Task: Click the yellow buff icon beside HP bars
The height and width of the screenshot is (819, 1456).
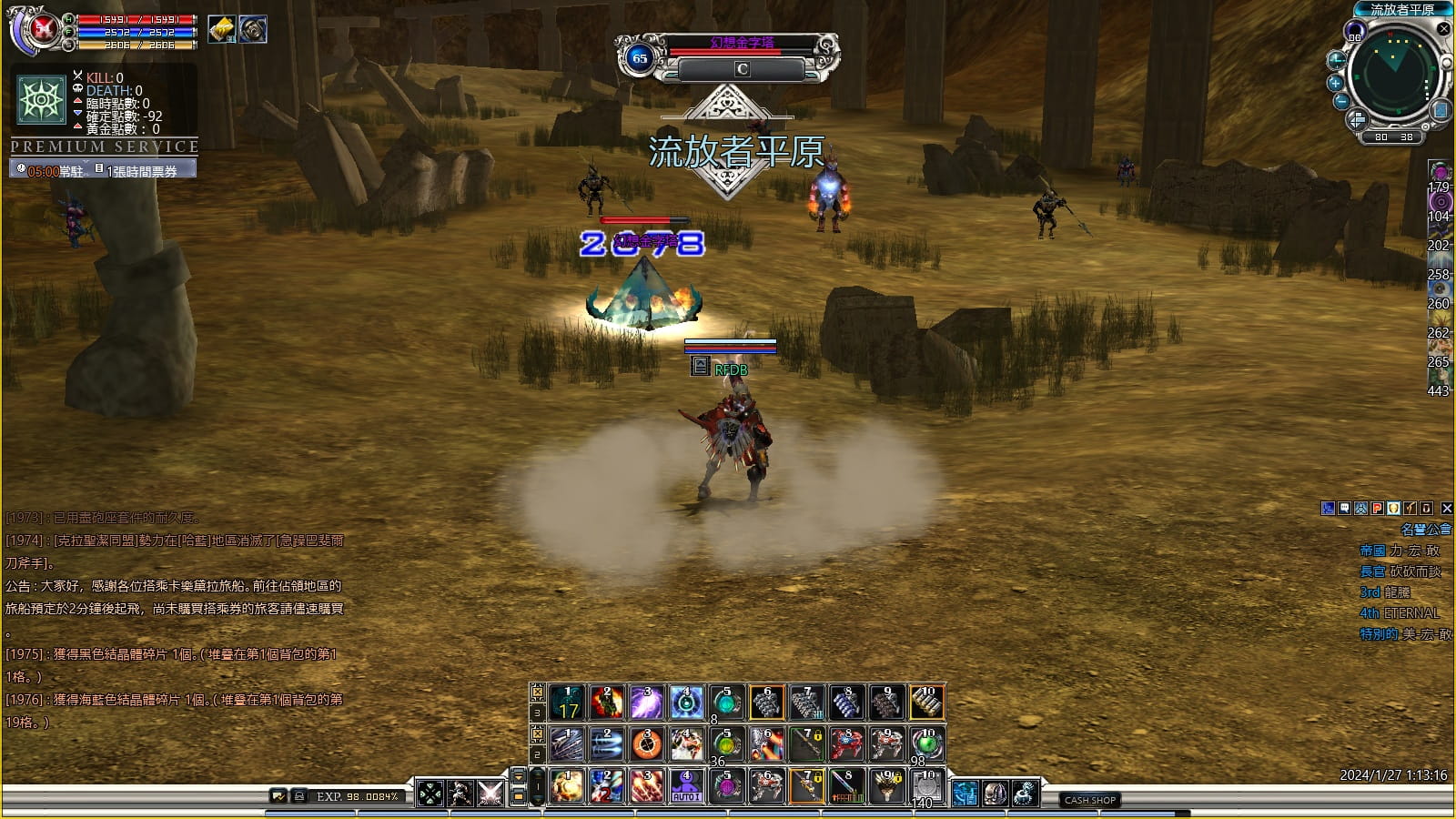Action: (x=221, y=29)
